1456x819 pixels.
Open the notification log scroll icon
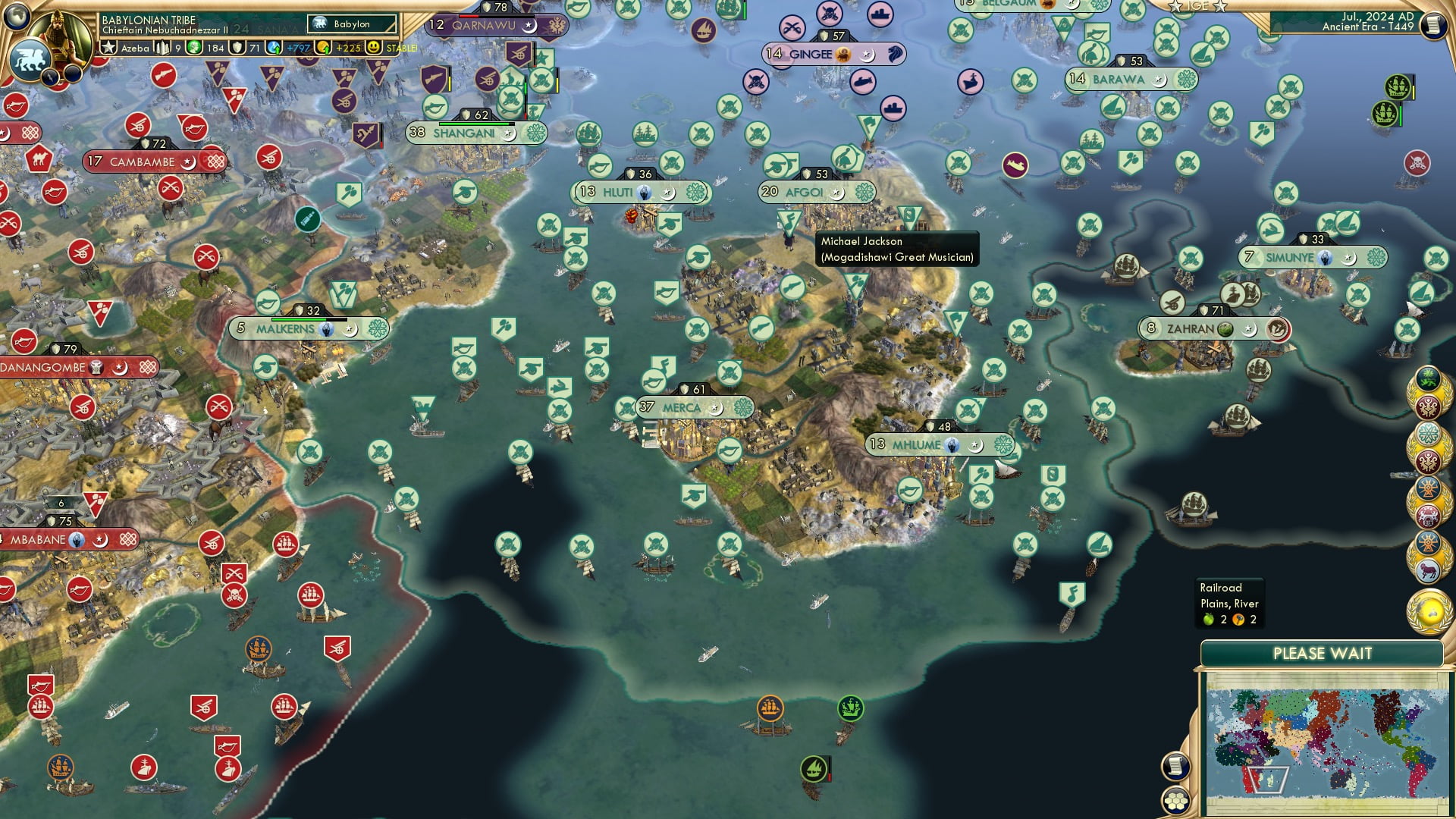click(x=1177, y=767)
